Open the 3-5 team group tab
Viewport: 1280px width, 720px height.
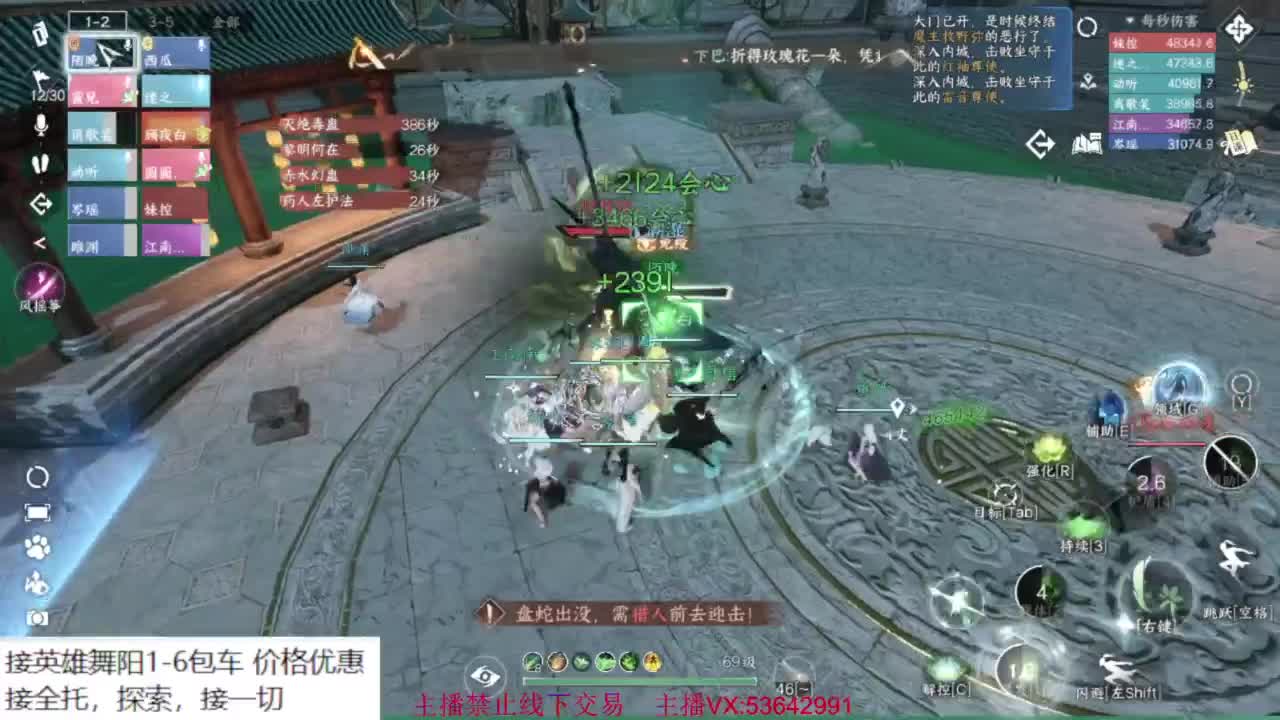(160, 20)
